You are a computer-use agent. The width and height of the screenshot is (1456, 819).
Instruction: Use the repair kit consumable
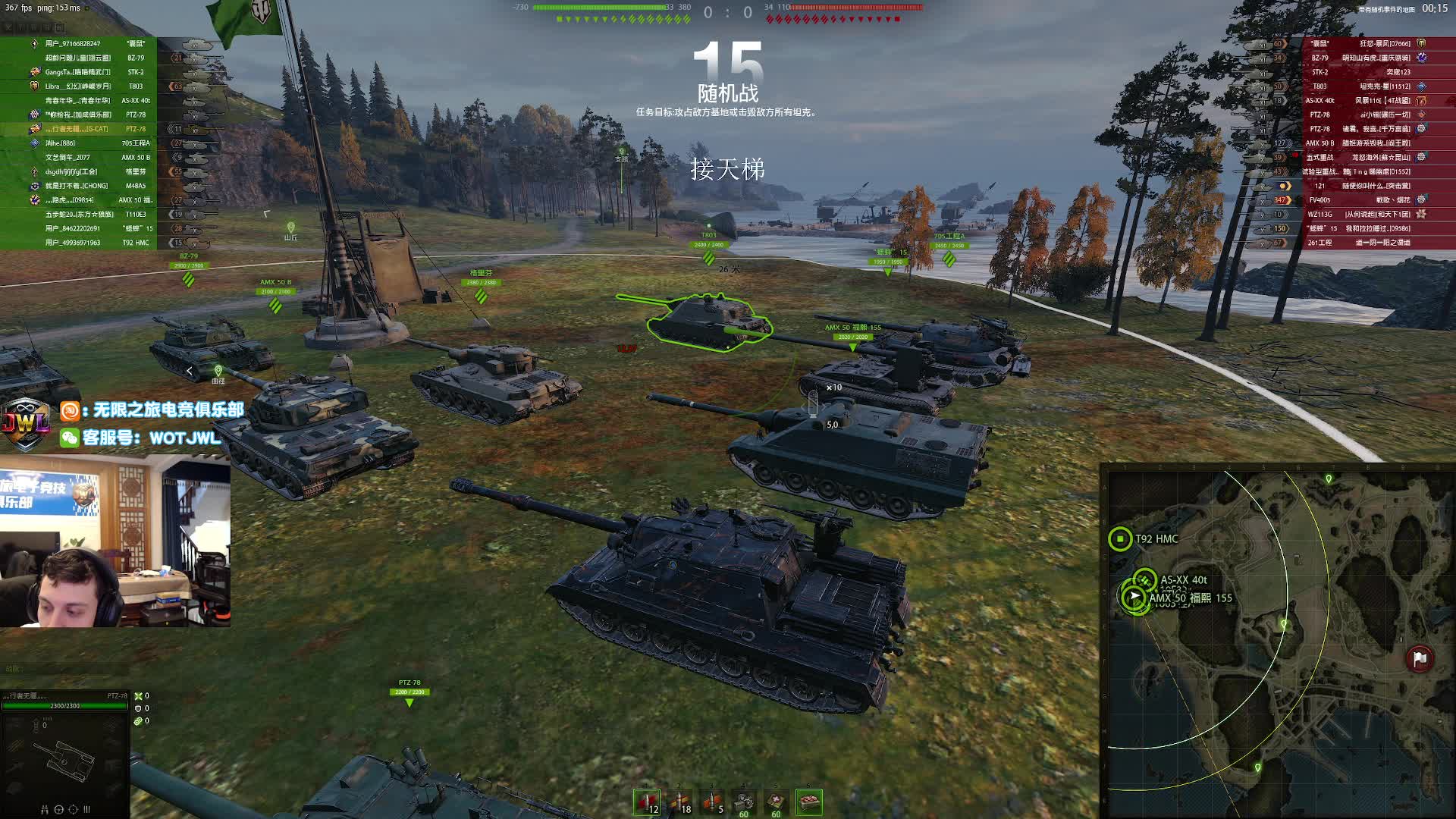(745, 802)
